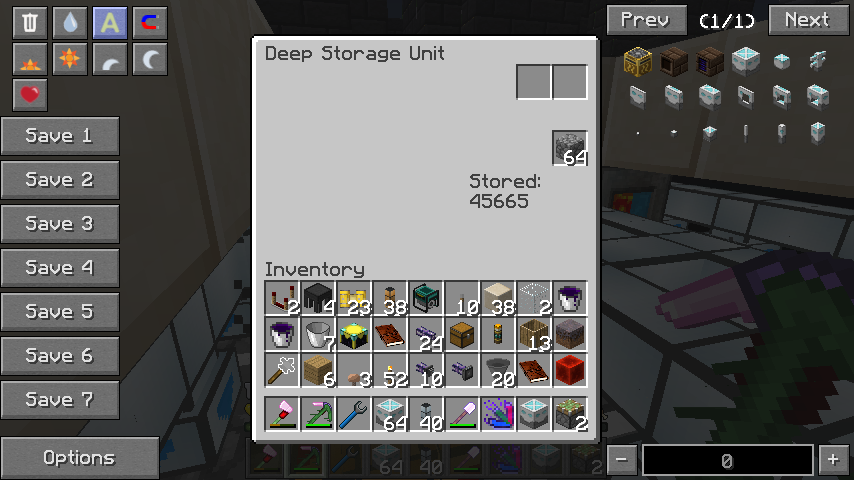Pick the gold-colored block in item panel
The width and height of the screenshot is (854, 480).
(x=637, y=62)
